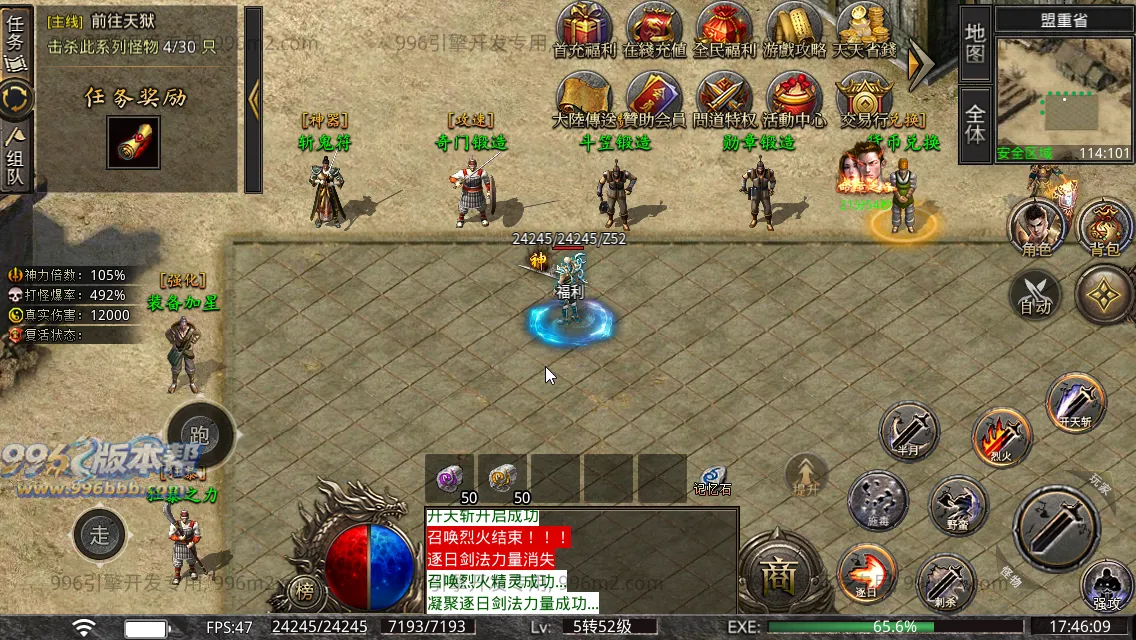Open the 活動中心 activity center
Viewport: 1136px width, 640px height.
click(x=794, y=98)
